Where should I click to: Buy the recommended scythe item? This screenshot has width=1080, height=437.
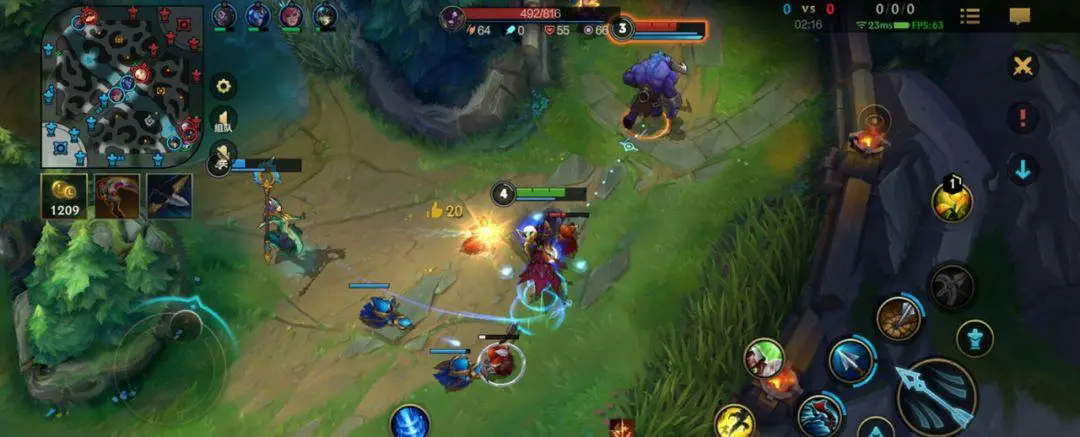(x=117, y=196)
